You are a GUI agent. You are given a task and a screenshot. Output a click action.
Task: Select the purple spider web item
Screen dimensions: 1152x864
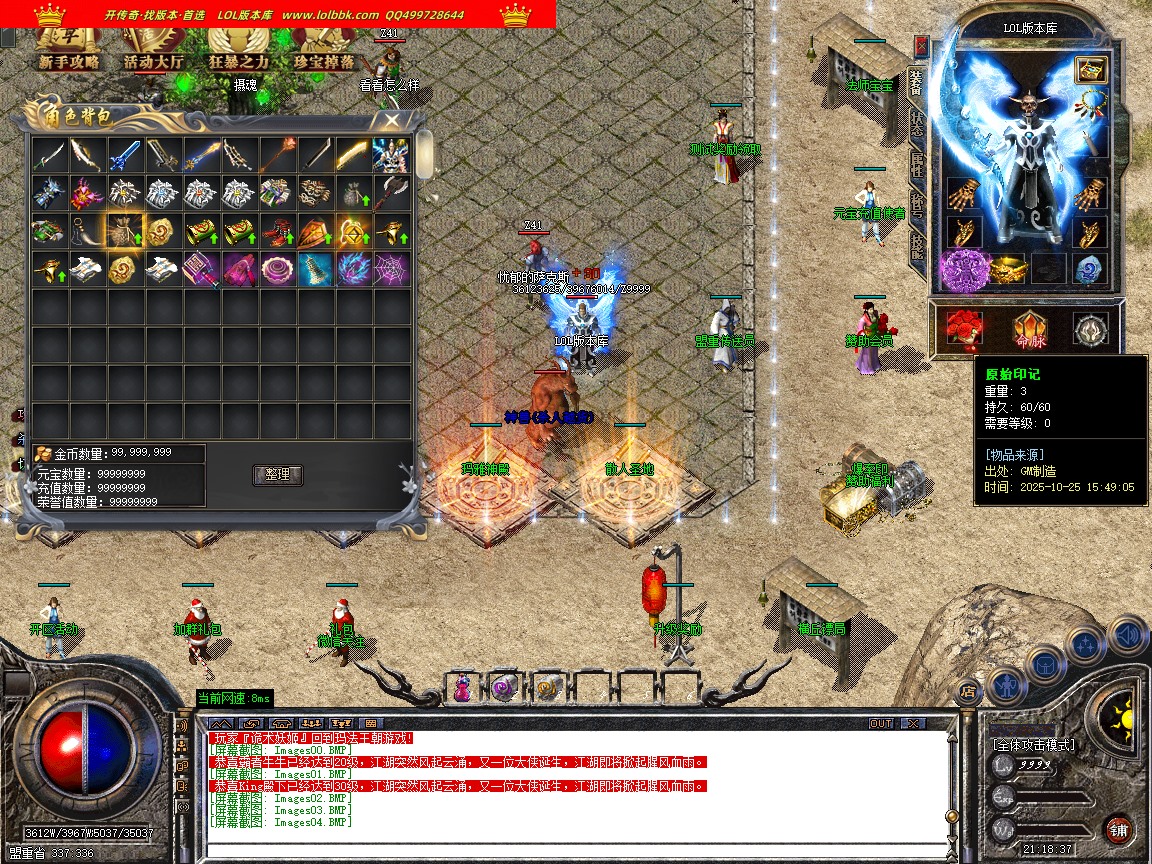[391, 268]
